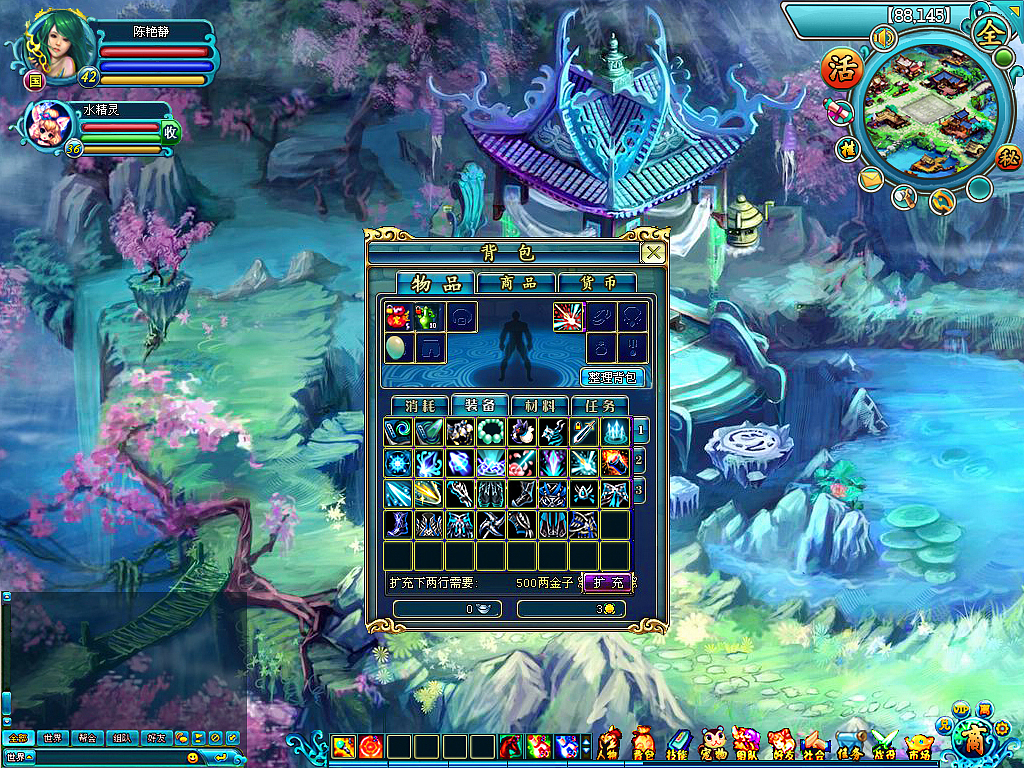Select the 消耗 consumables category
Viewport: 1024px width, 768px height.
(x=421, y=406)
